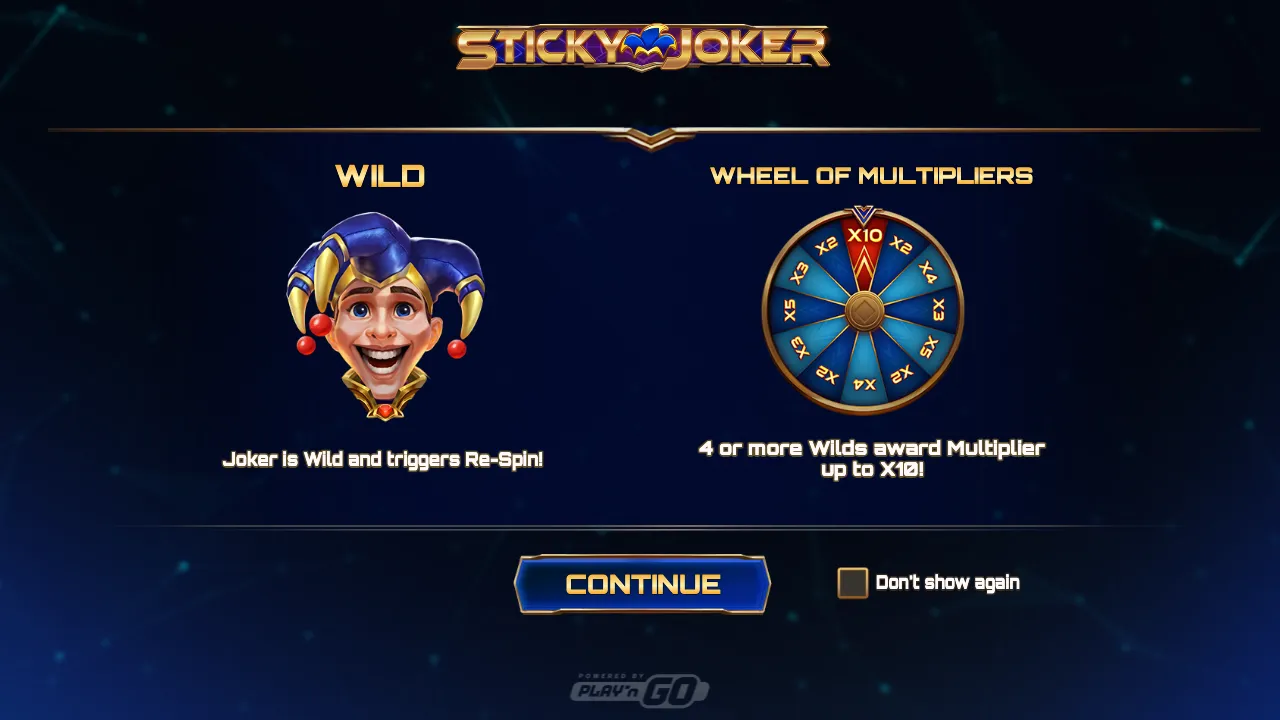Enable the Don't show again checkbox
This screenshot has height=720, width=1280.
pos(852,583)
